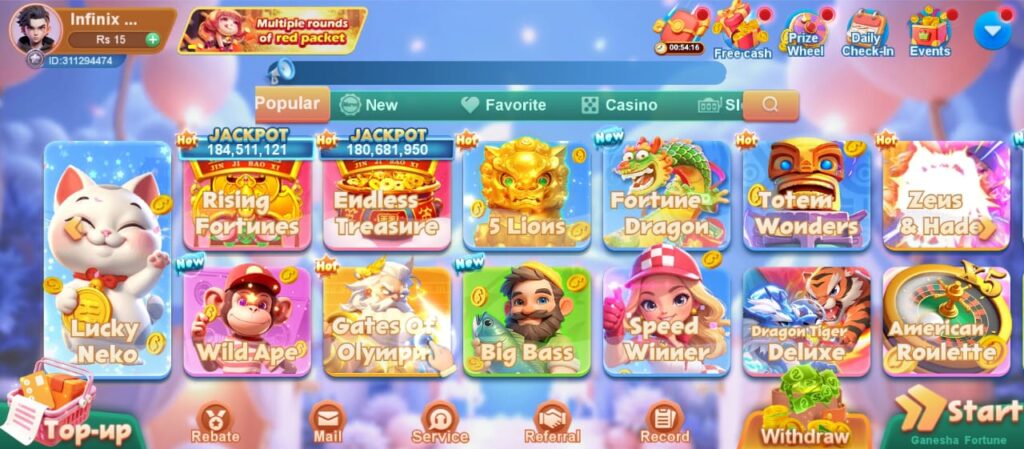1024x449 pixels.
Task: Click the orange search button
Action: (x=770, y=105)
